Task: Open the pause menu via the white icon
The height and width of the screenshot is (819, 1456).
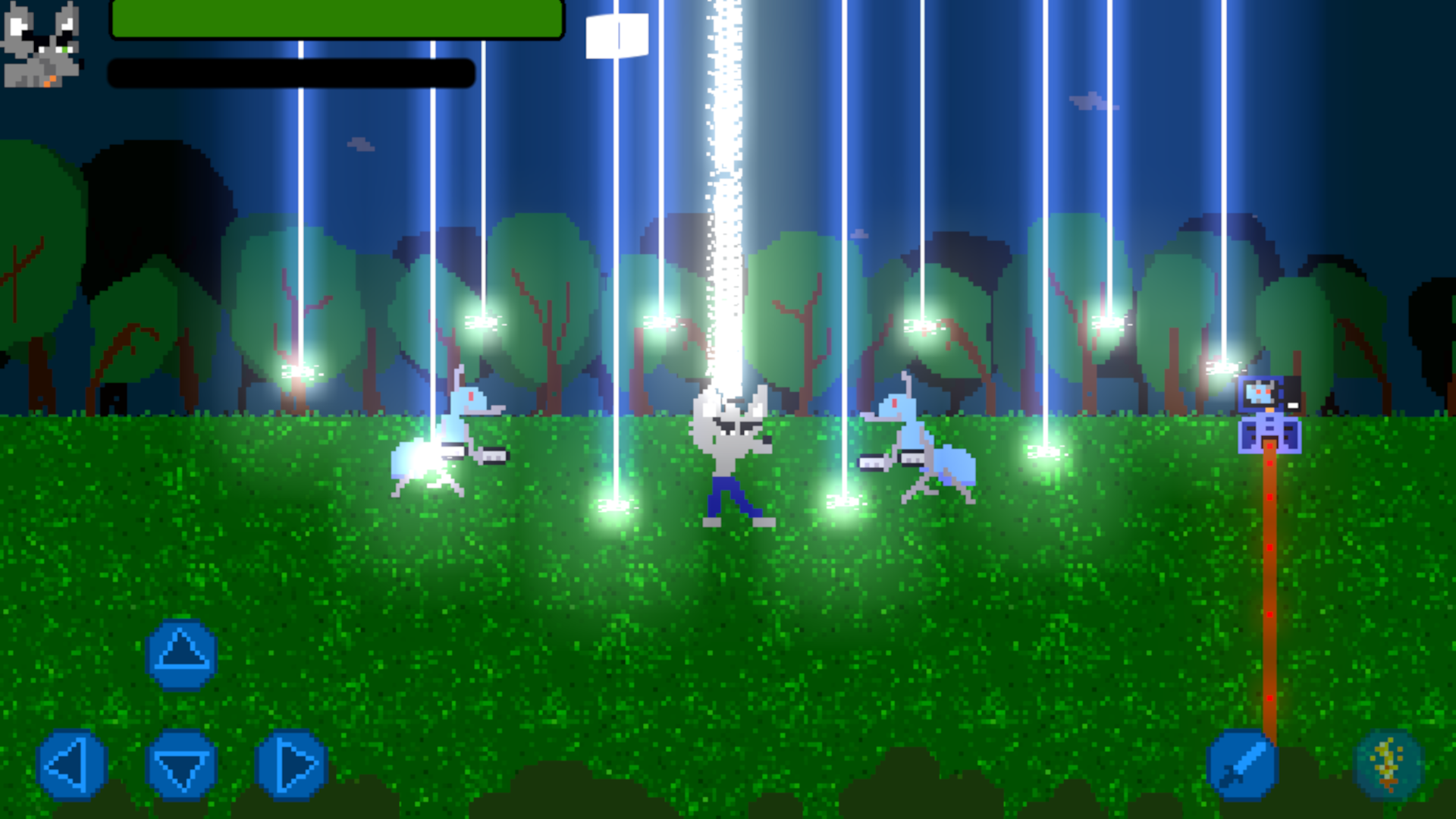Action: tap(618, 34)
